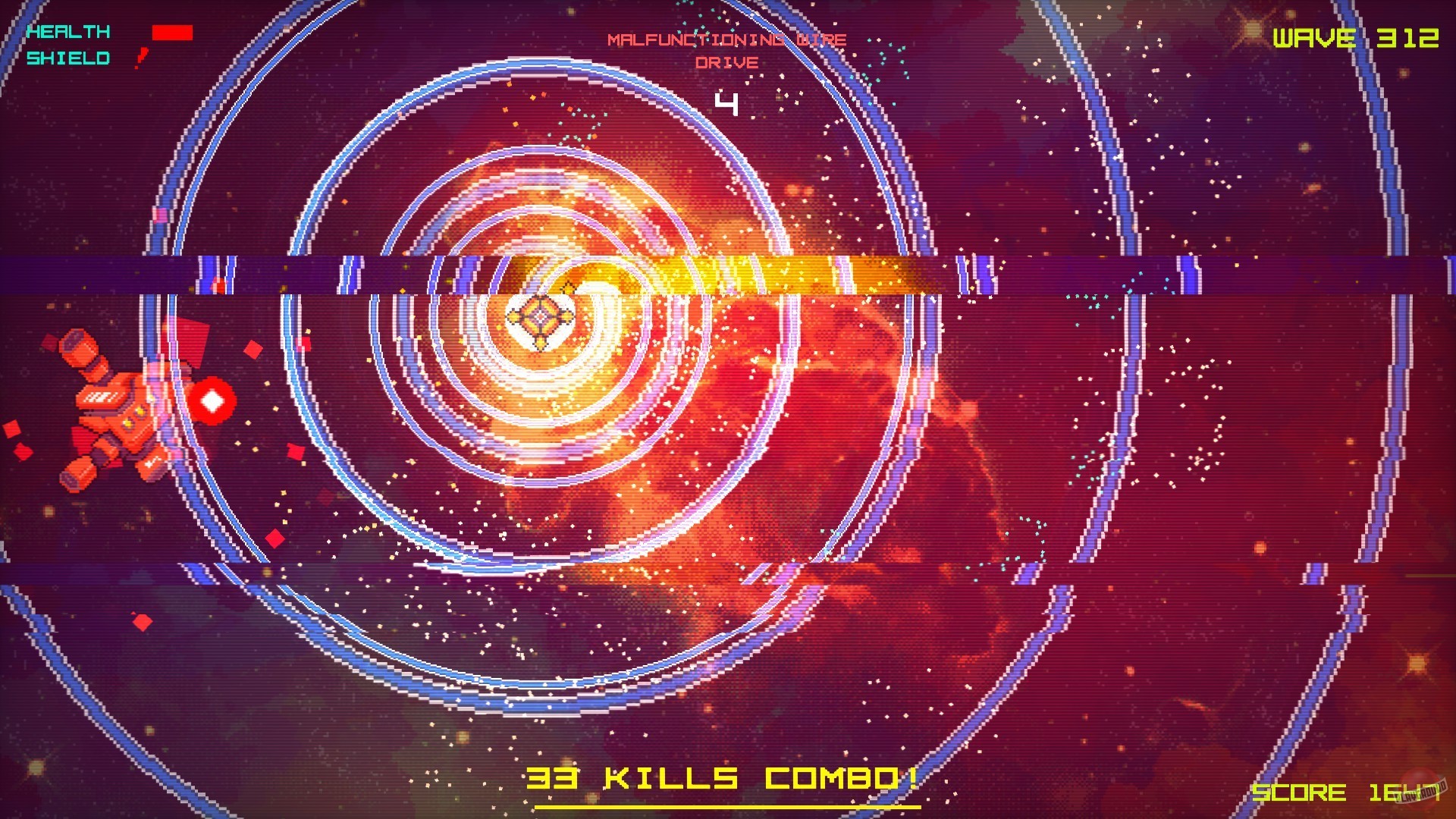Select the WAVE label in the top bar

(1316, 36)
